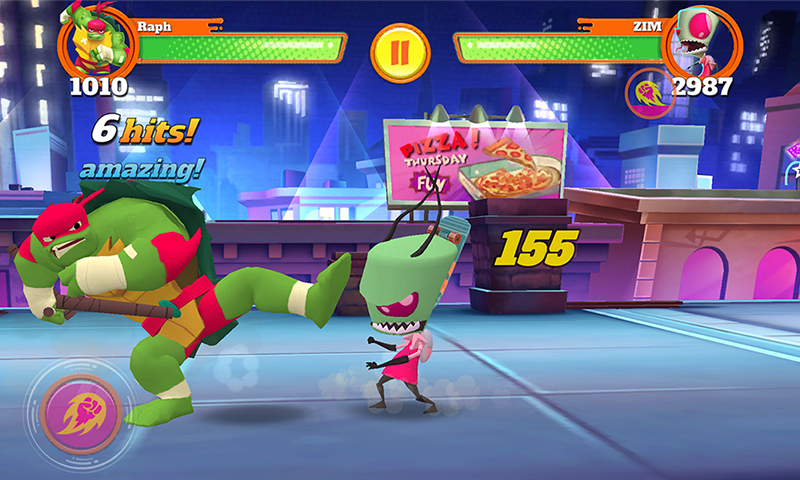This screenshot has height=480, width=800.
Task: Pause the fight with the orange button
Action: click(400, 52)
